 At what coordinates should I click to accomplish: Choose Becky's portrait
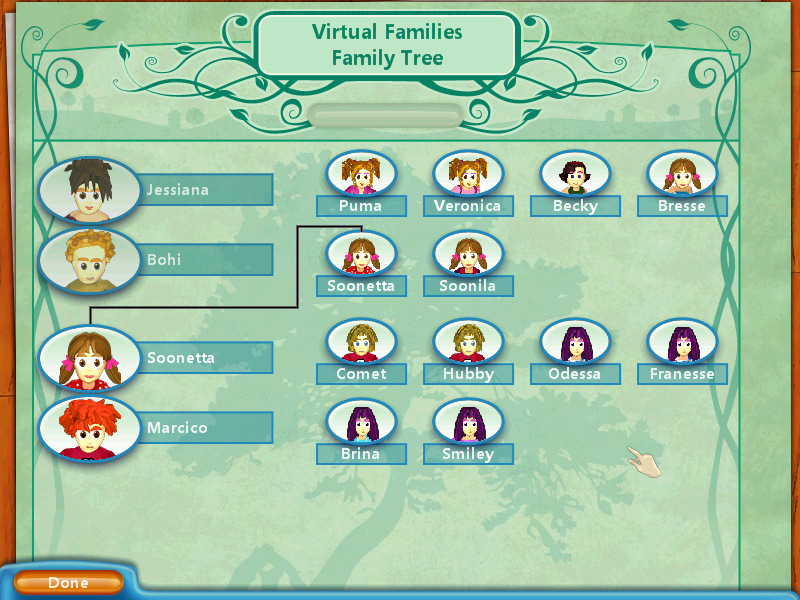[x=575, y=175]
